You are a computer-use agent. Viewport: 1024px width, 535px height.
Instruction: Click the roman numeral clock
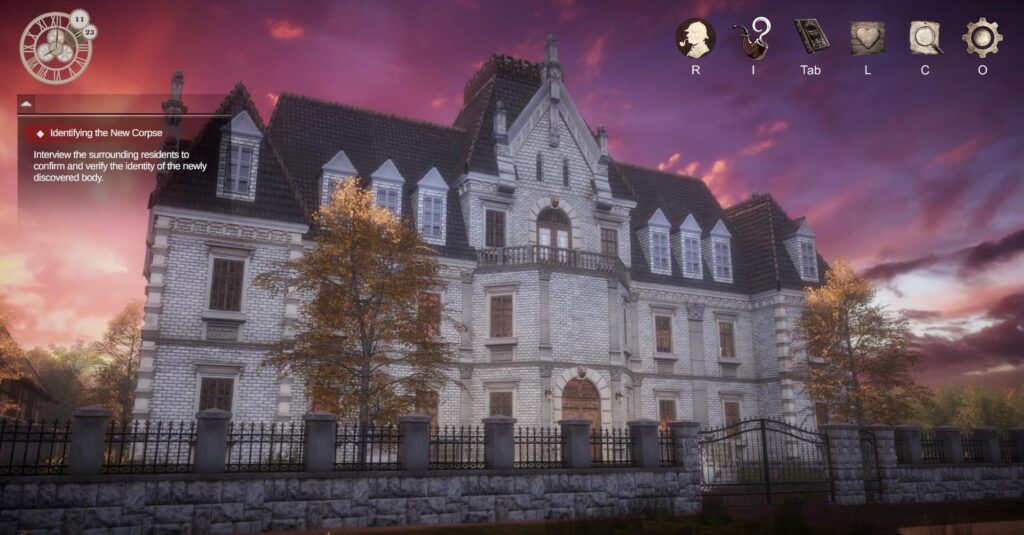(x=55, y=48)
